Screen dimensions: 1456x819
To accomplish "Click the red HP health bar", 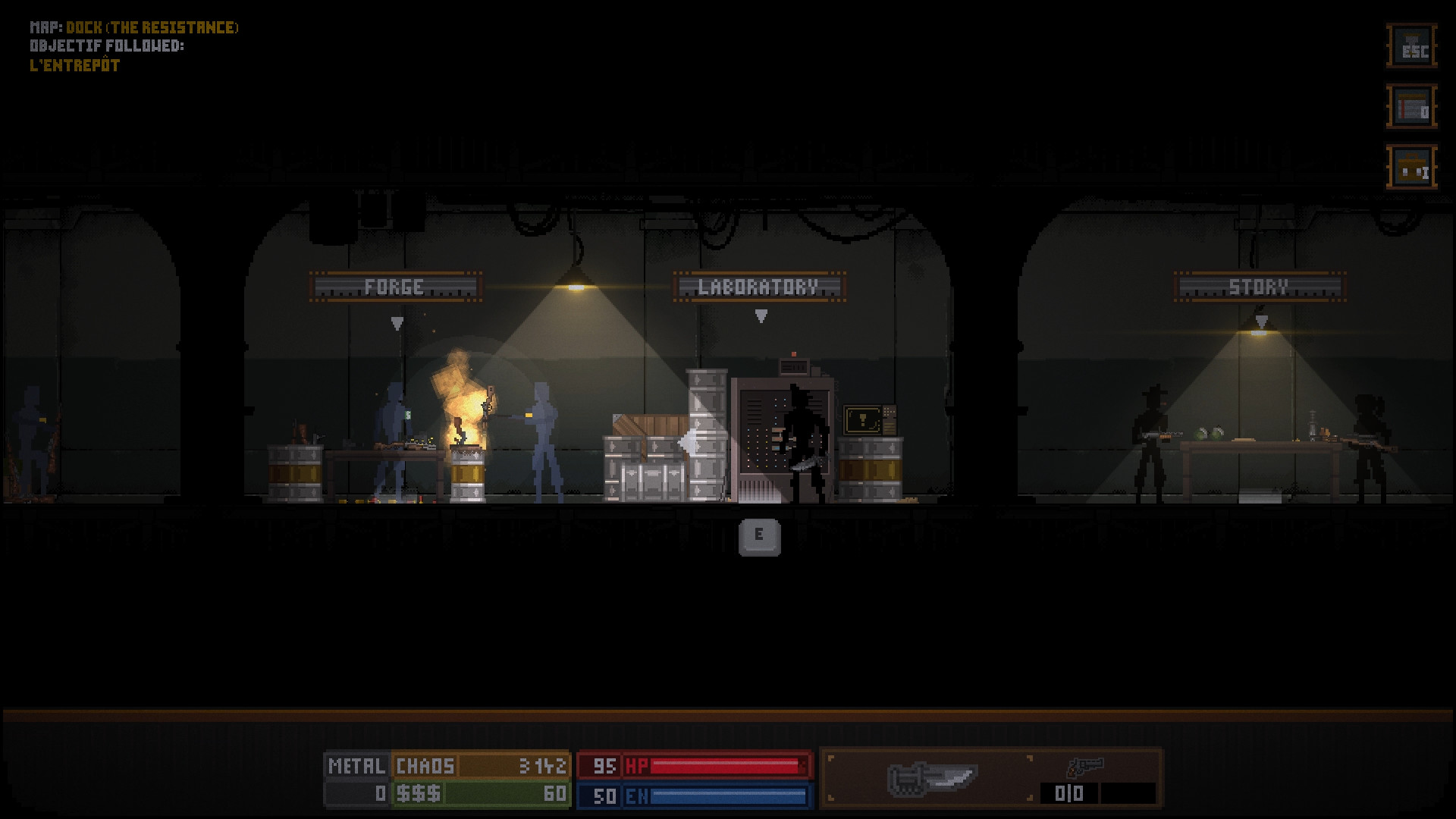I will pyautogui.click(x=720, y=765).
